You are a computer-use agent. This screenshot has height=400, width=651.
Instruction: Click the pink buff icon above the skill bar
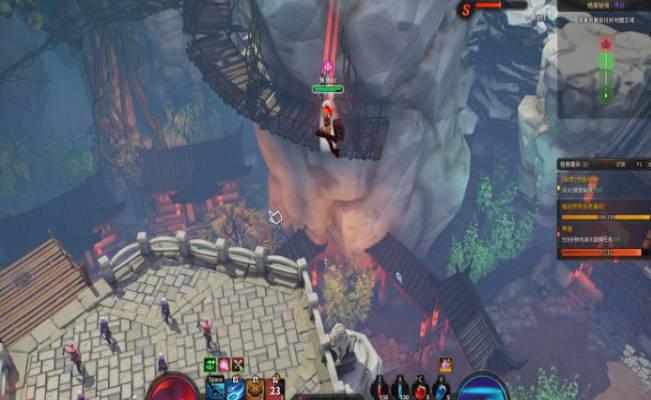point(224,365)
